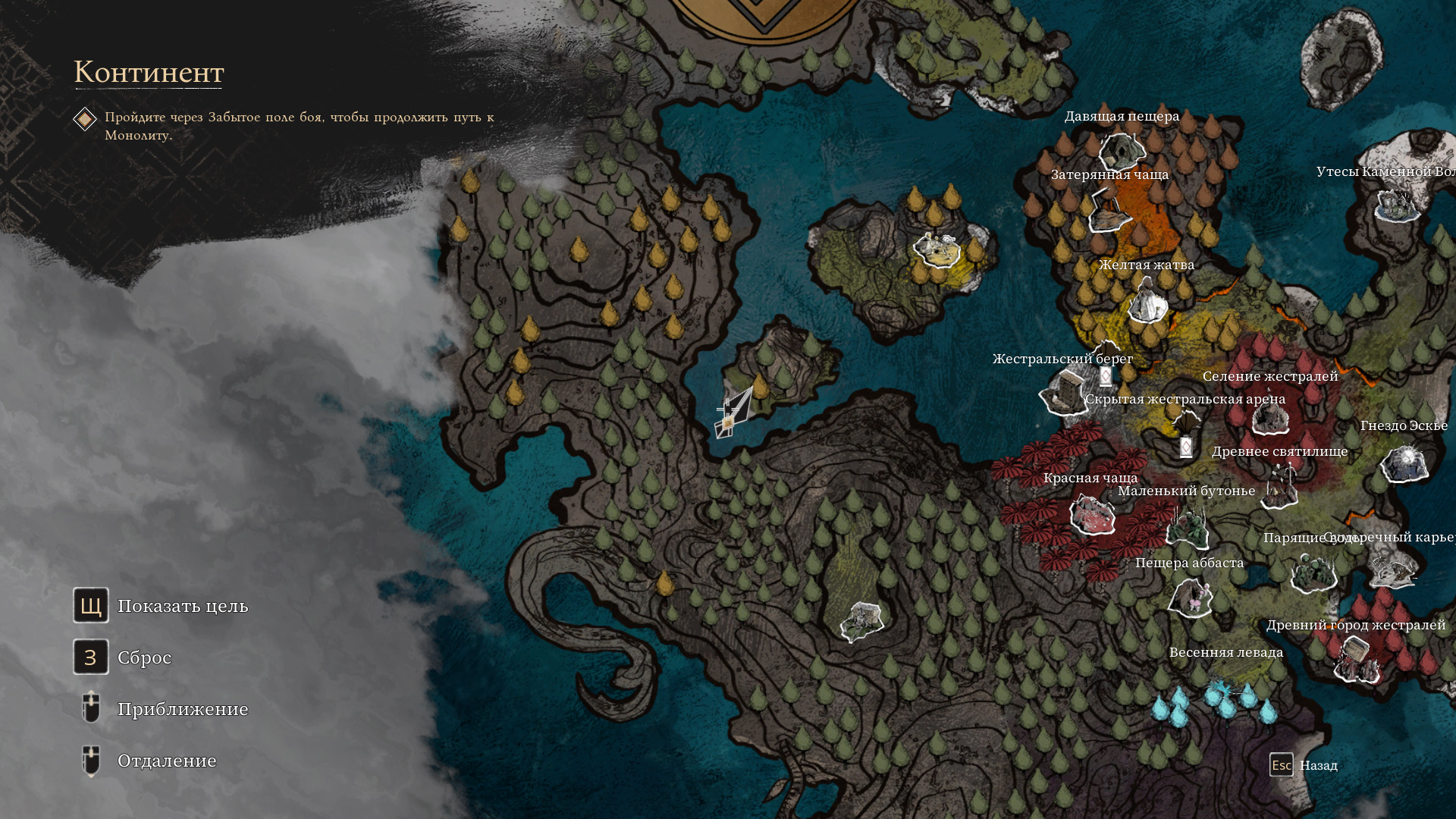This screenshot has height=819, width=1456.
Task: Show the objective with Показать цель
Action: pos(91,605)
